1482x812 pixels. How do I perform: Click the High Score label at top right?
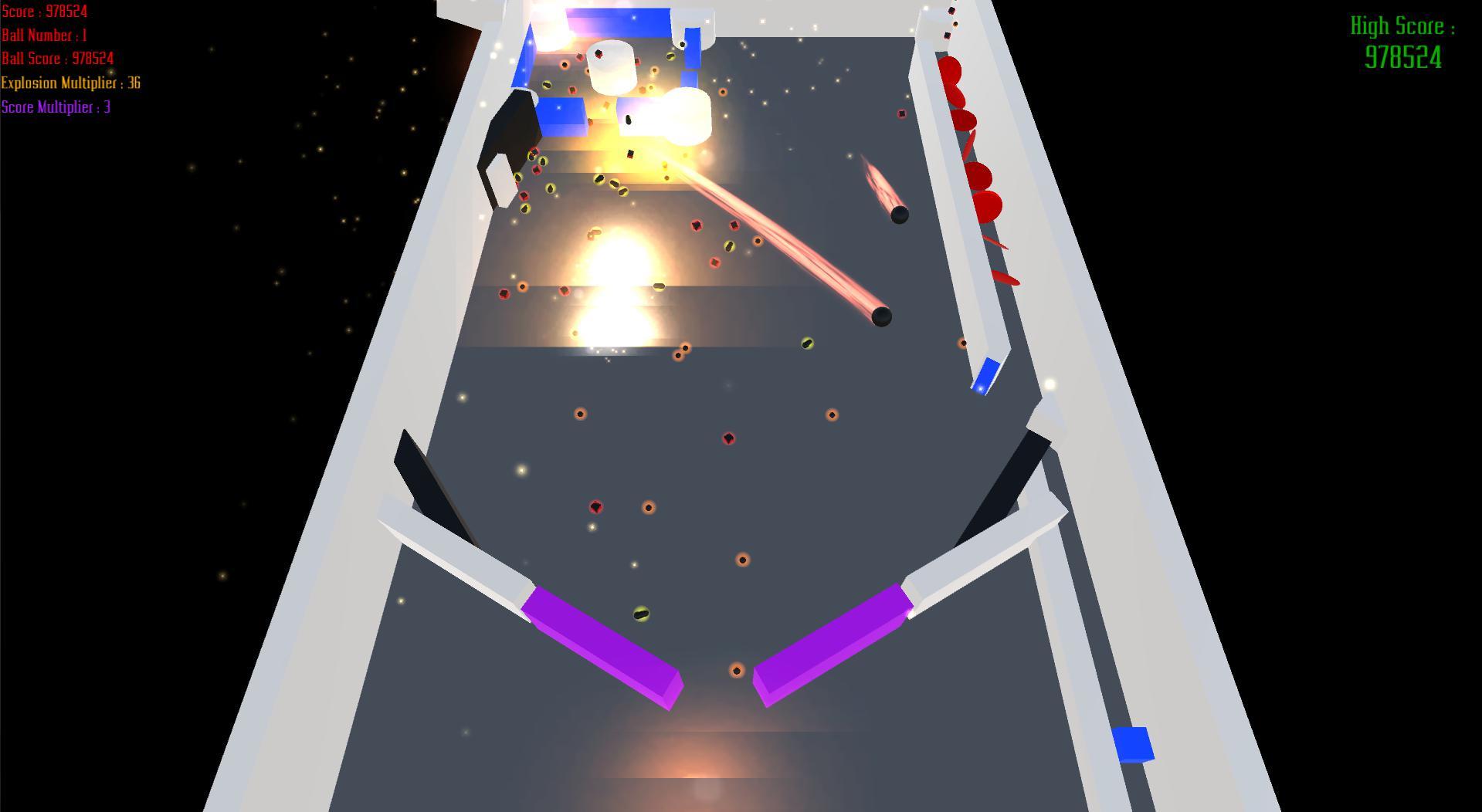pyautogui.click(x=1402, y=25)
